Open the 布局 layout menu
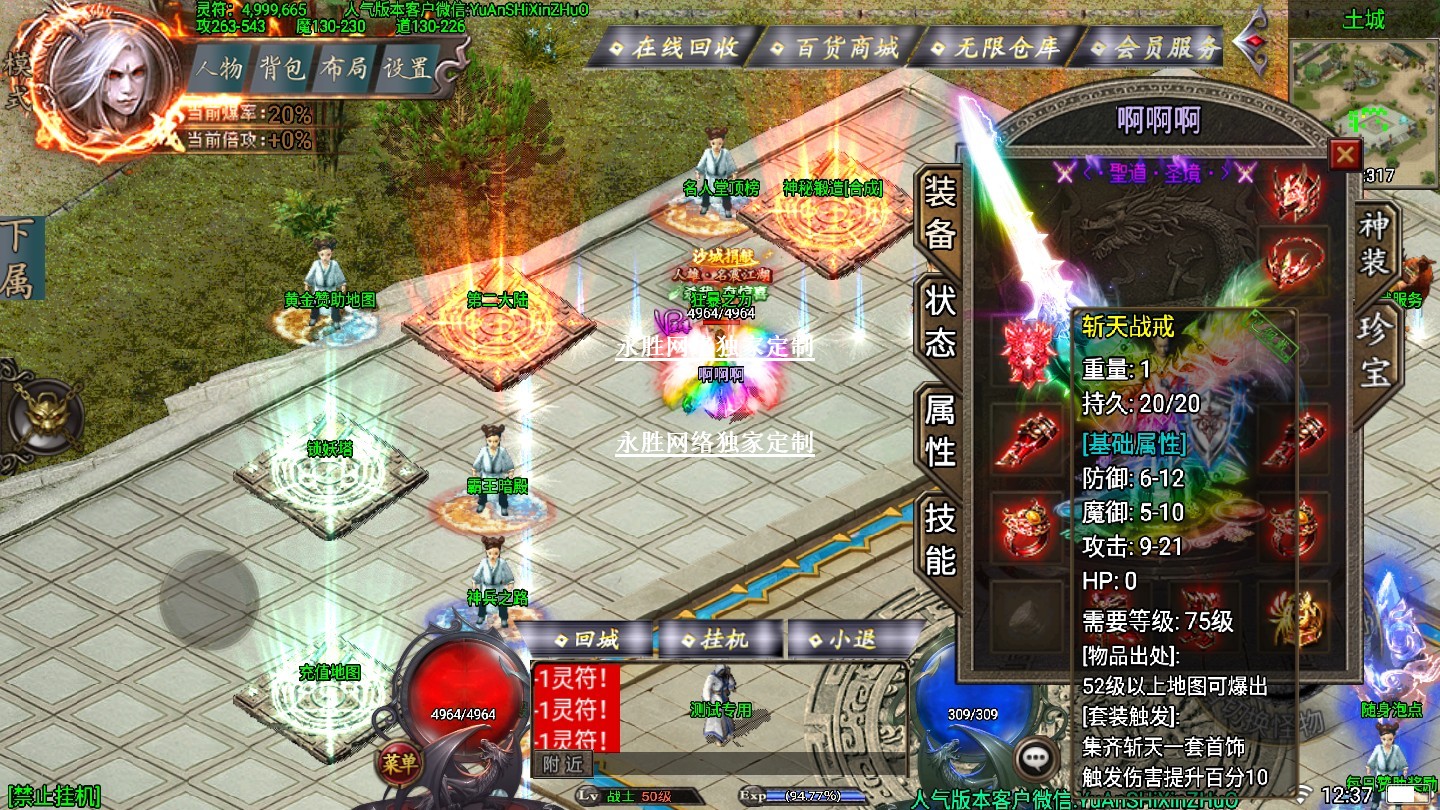1440x810 pixels. point(344,69)
